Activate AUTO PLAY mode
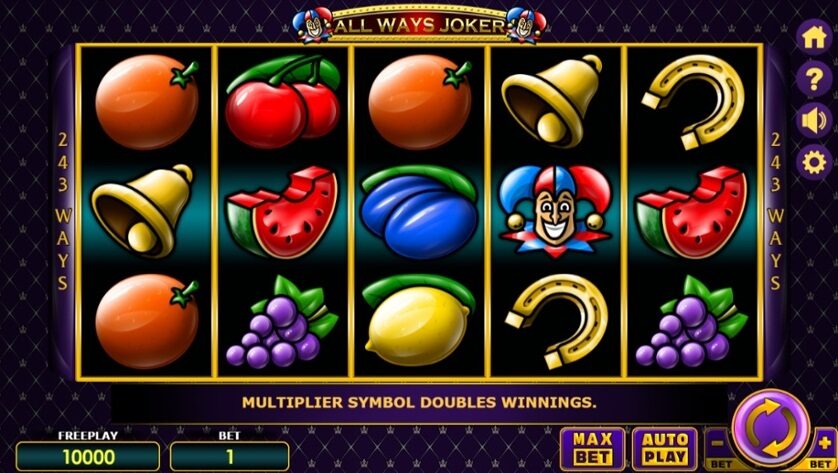 tap(665, 448)
